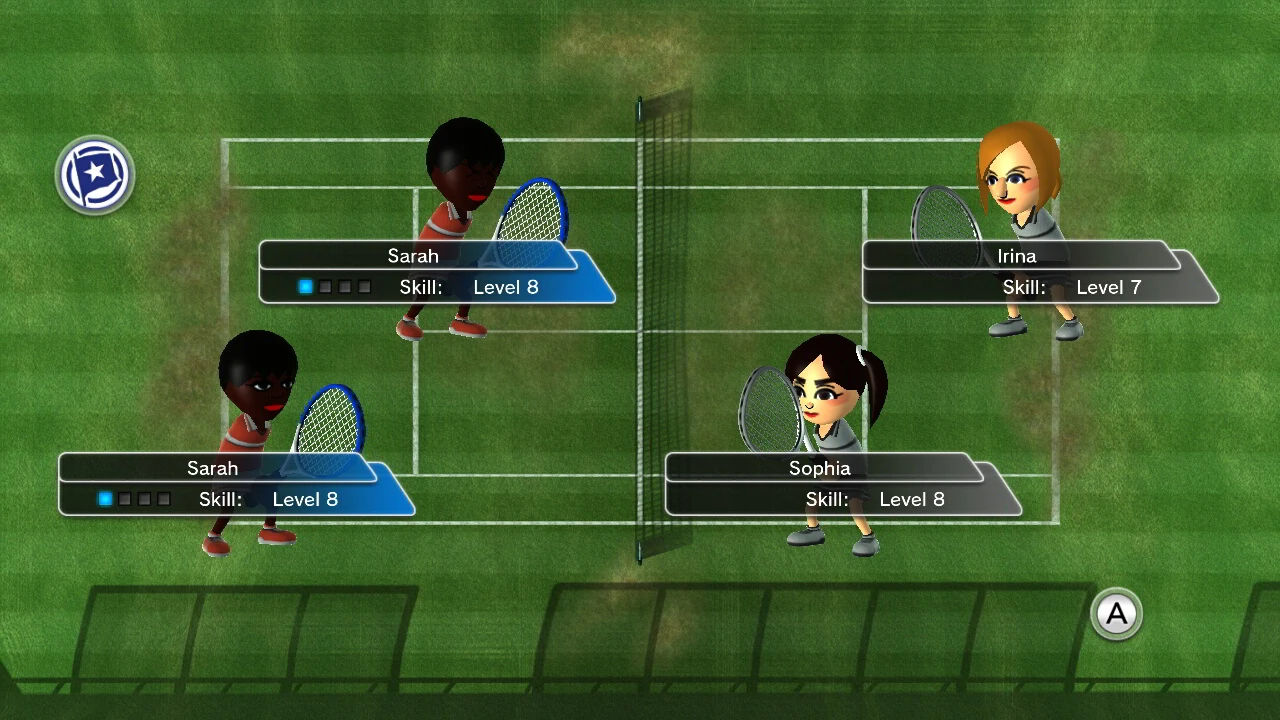The width and height of the screenshot is (1280, 720).
Task: Select the Irina name tab
Action: click(1016, 256)
